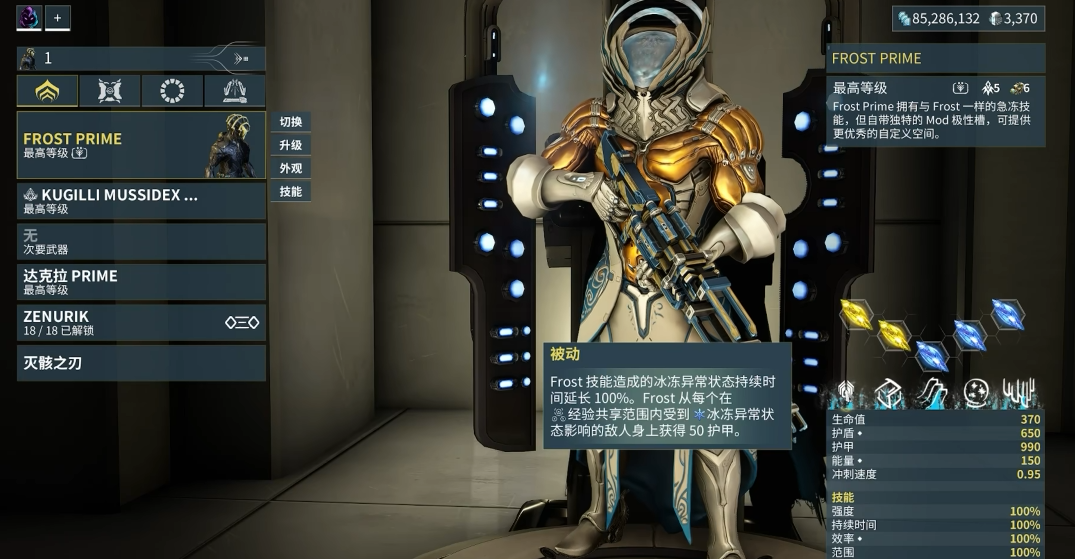
Task: Click the 切换 switch button
Action: pos(291,122)
